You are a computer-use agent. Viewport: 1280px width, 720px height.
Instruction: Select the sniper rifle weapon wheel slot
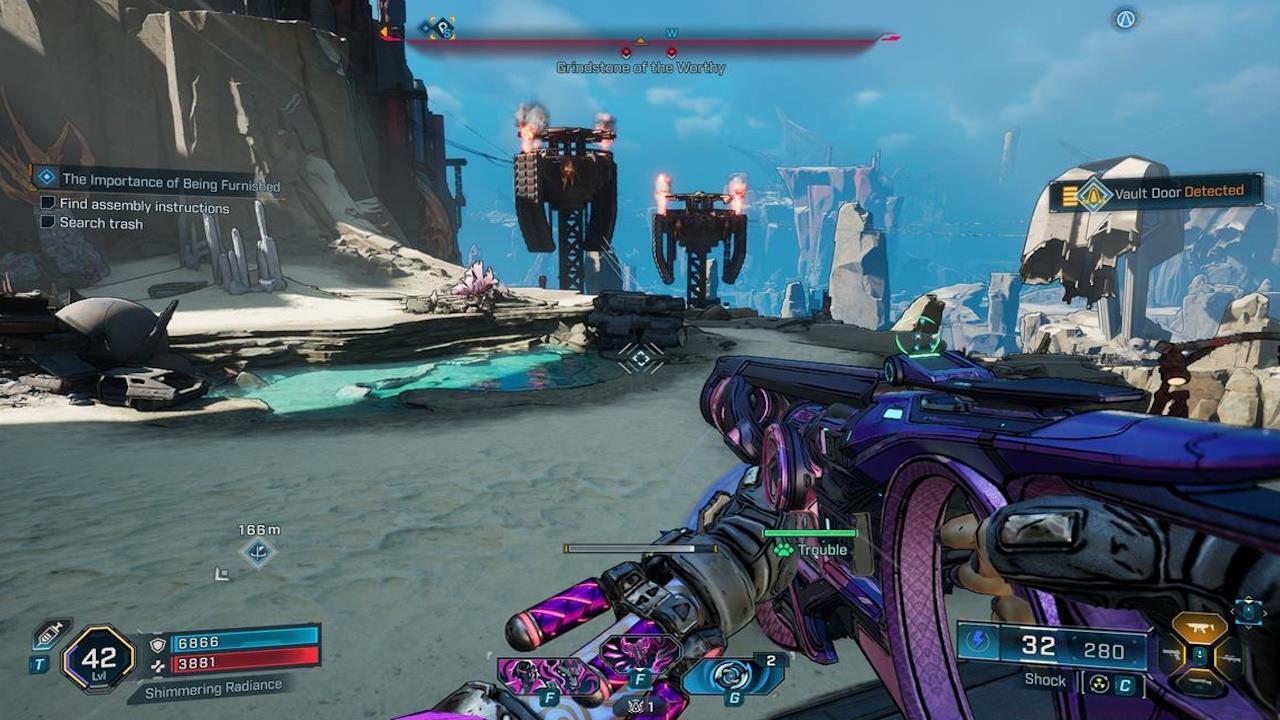[1231, 658]
